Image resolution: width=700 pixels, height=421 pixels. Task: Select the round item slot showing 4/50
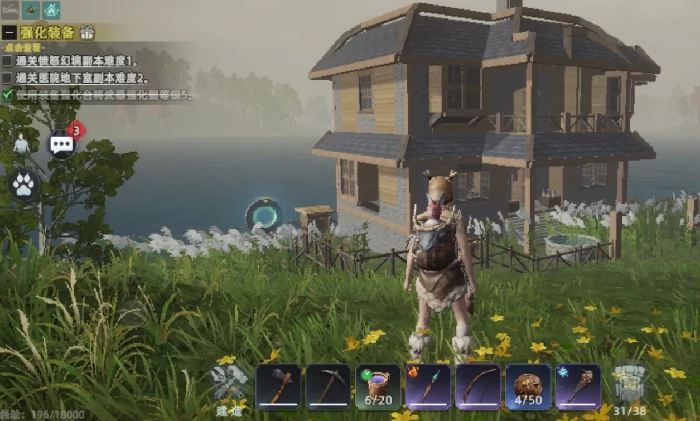(x=528, y=386)
